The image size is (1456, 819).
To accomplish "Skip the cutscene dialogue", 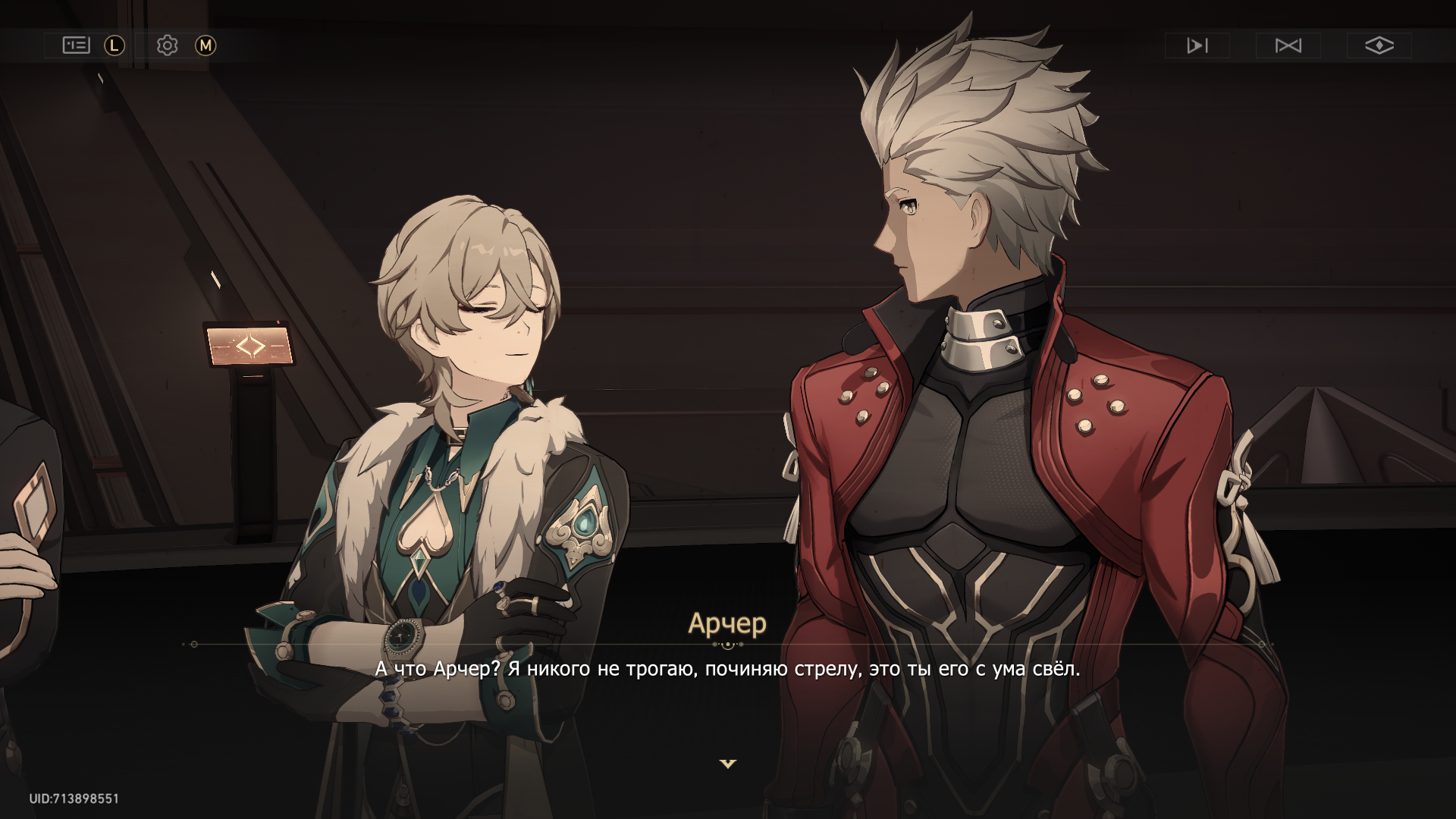I will (x=1288, y=45).
